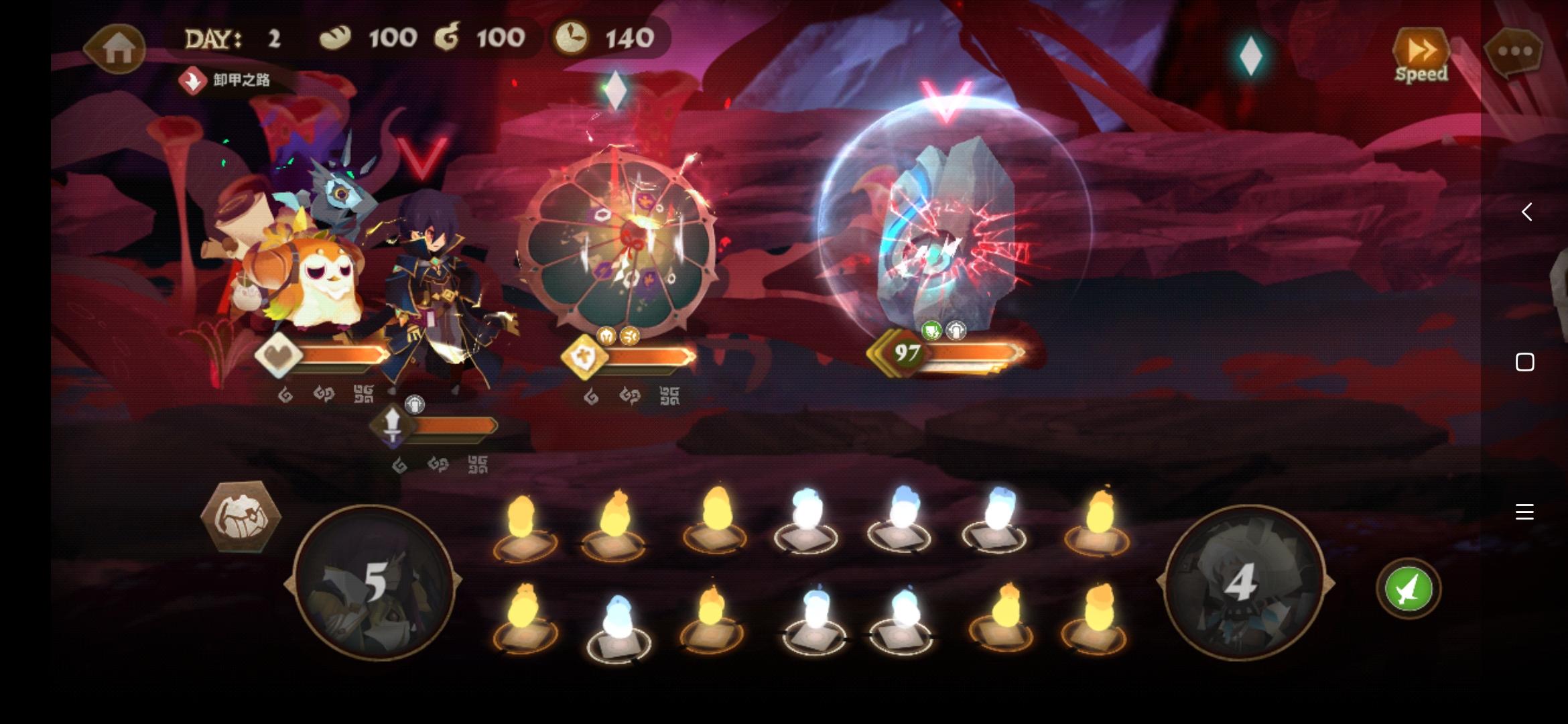1568x724 pixels.
Task: Click the bread resource icon showing 100
Action: pyautogui.click(x=335, y=38)
